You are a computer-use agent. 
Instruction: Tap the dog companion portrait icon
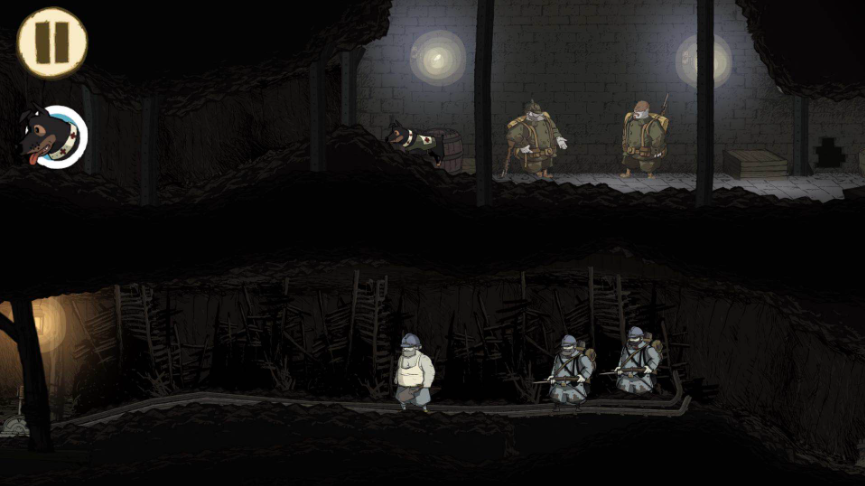[x=56, y=137]
